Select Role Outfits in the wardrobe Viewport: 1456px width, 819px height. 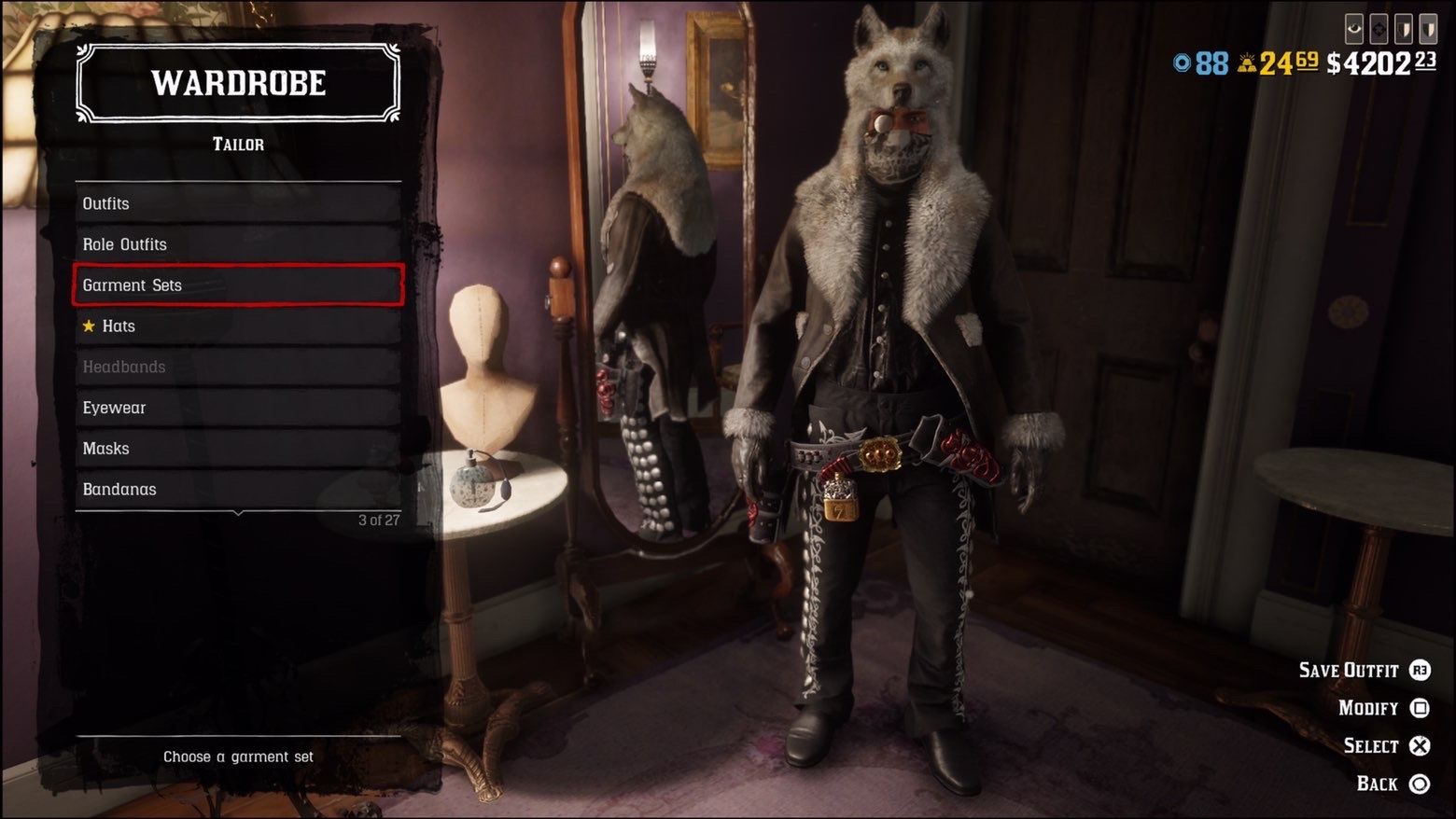238,244
